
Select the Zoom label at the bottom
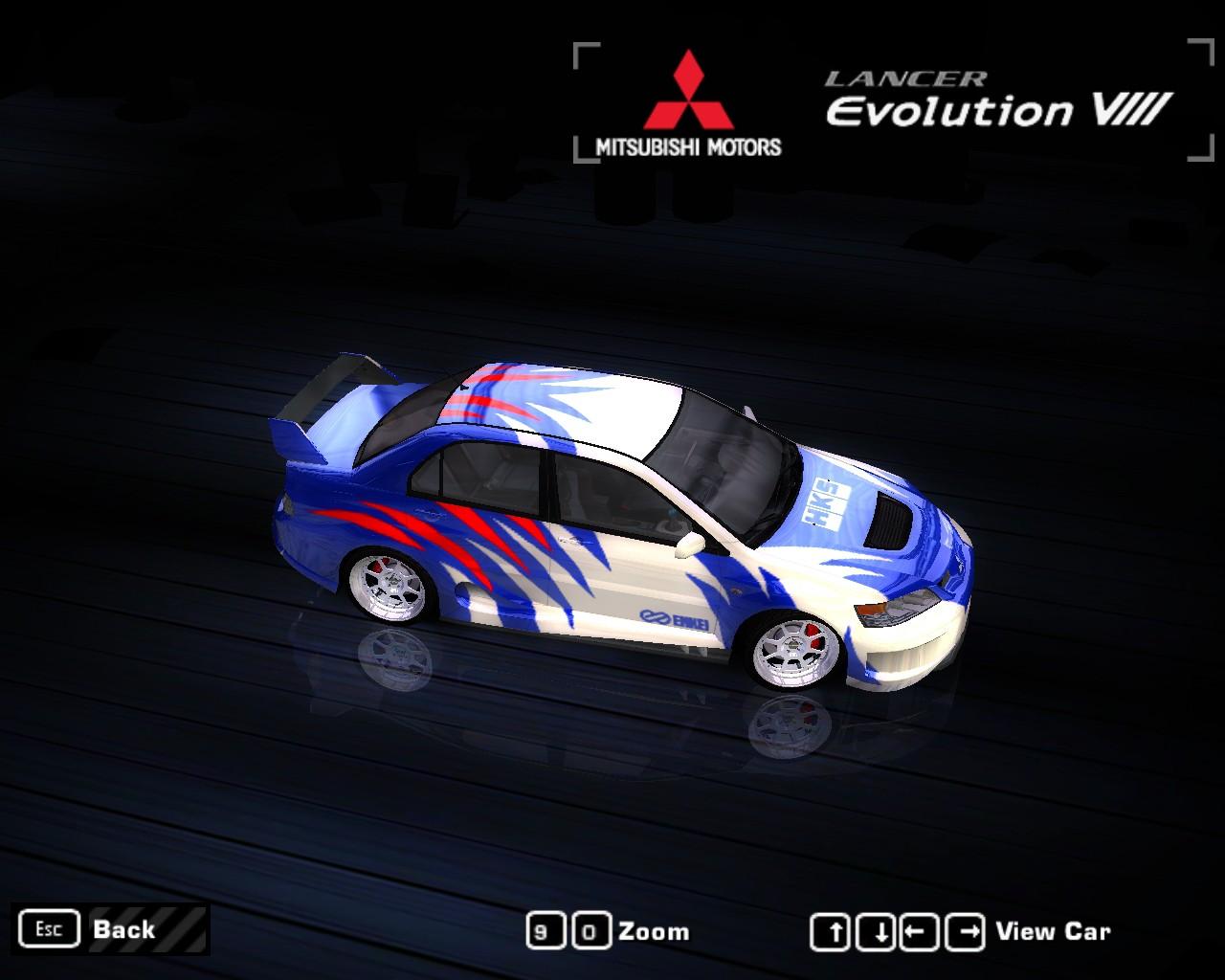click(x=656, y=929)
